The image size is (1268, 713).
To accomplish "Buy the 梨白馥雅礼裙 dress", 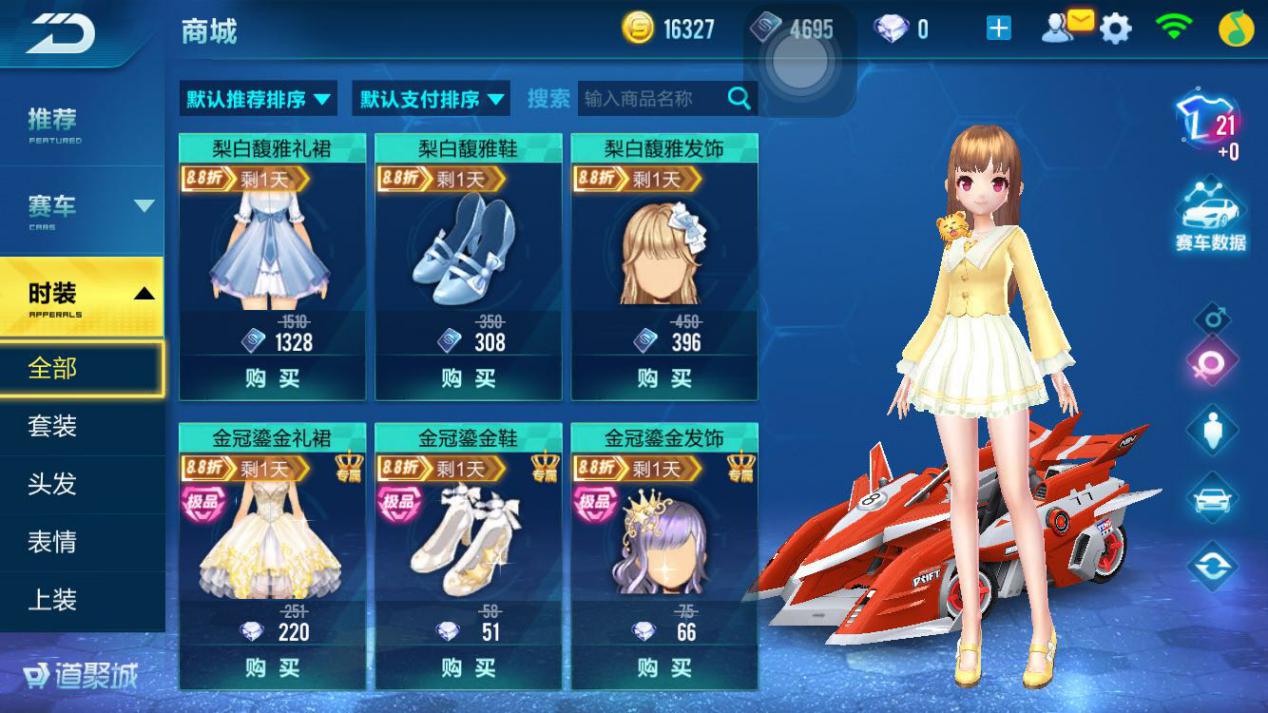I will click(272, 378).
